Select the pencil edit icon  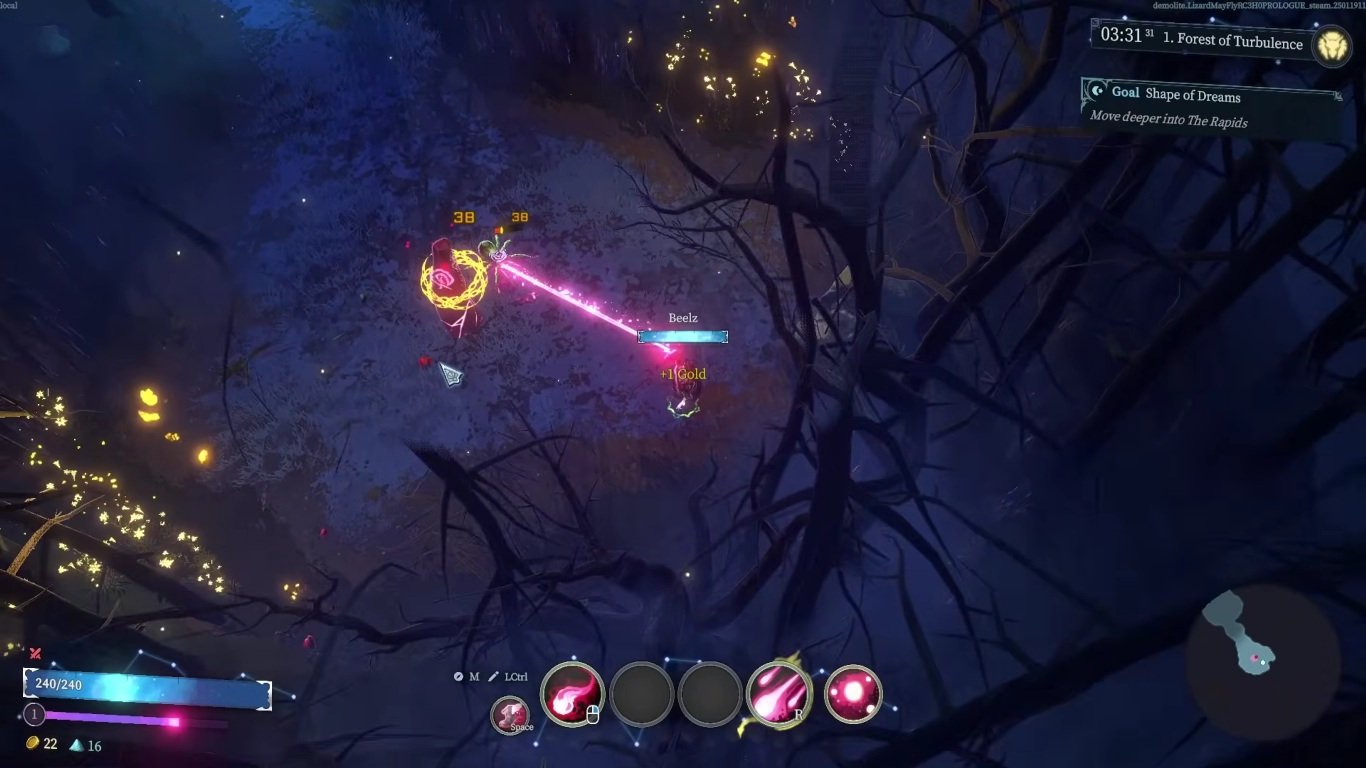[x=493, y=677]
